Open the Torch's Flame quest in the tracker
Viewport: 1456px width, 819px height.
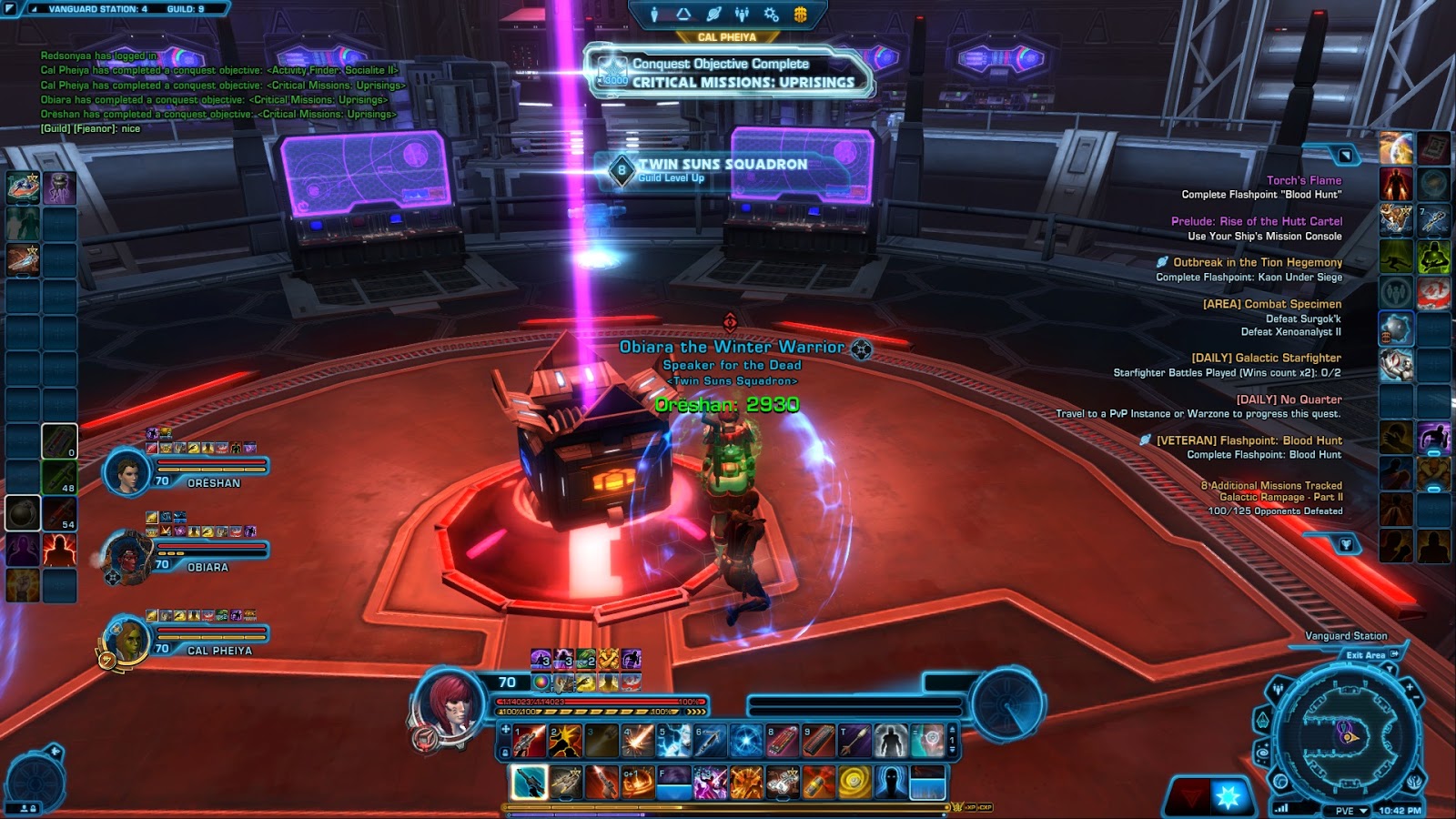1303,179
